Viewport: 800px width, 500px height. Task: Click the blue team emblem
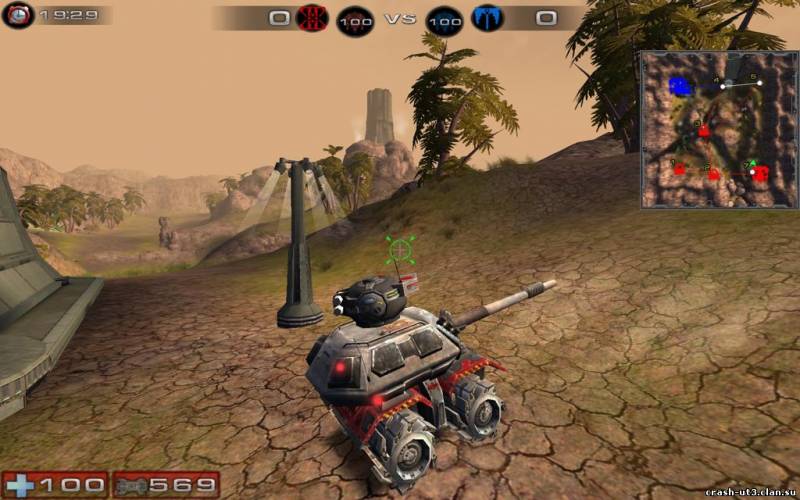[488, 18]
